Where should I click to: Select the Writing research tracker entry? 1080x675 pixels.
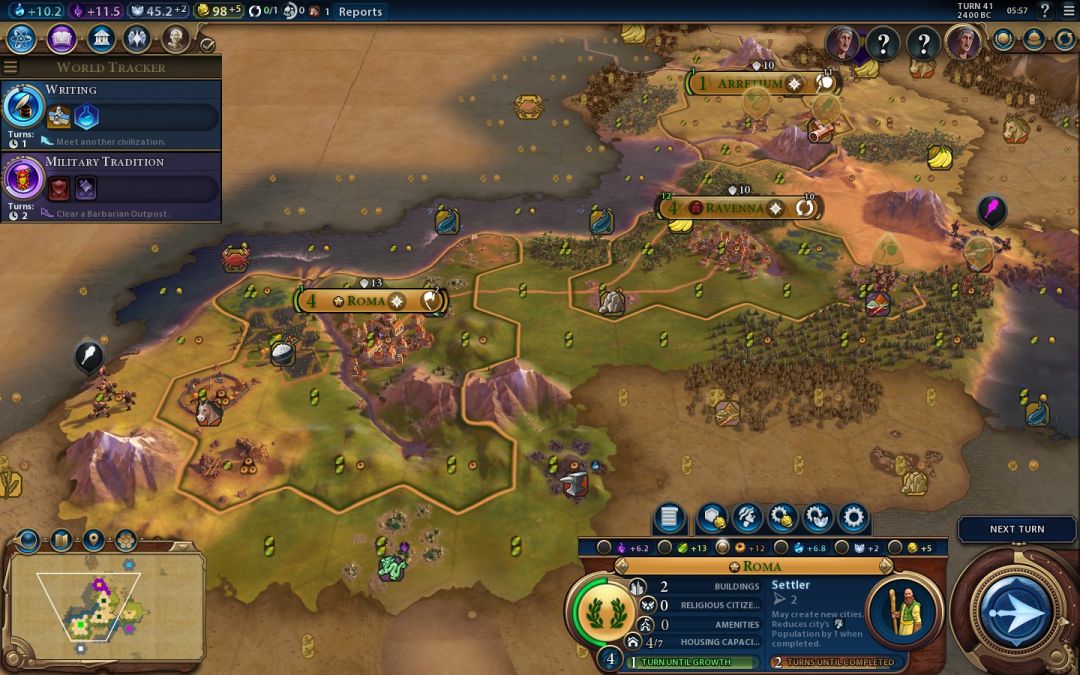(x=110, y=109)
